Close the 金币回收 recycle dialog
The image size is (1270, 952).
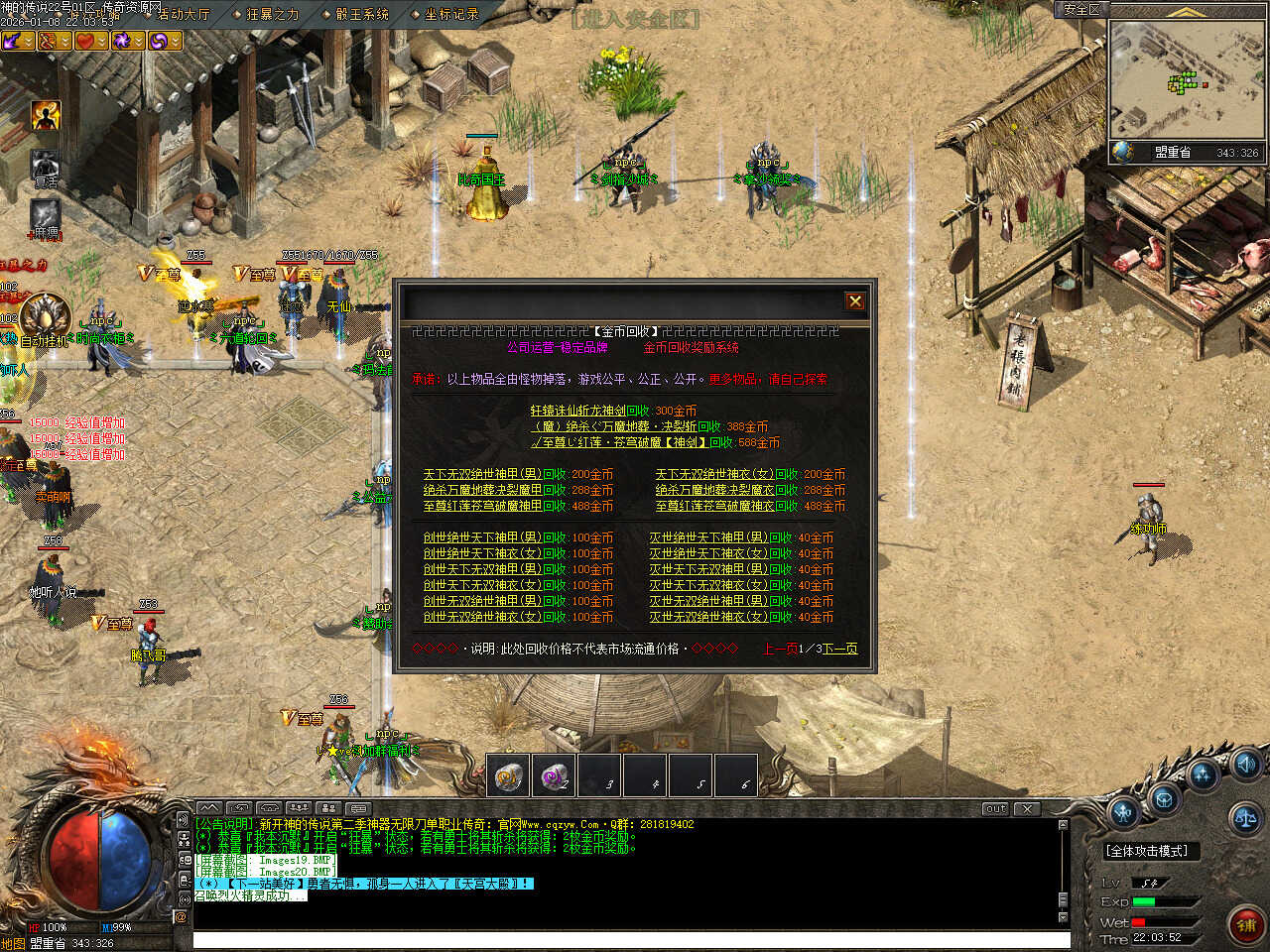[854, 301]
